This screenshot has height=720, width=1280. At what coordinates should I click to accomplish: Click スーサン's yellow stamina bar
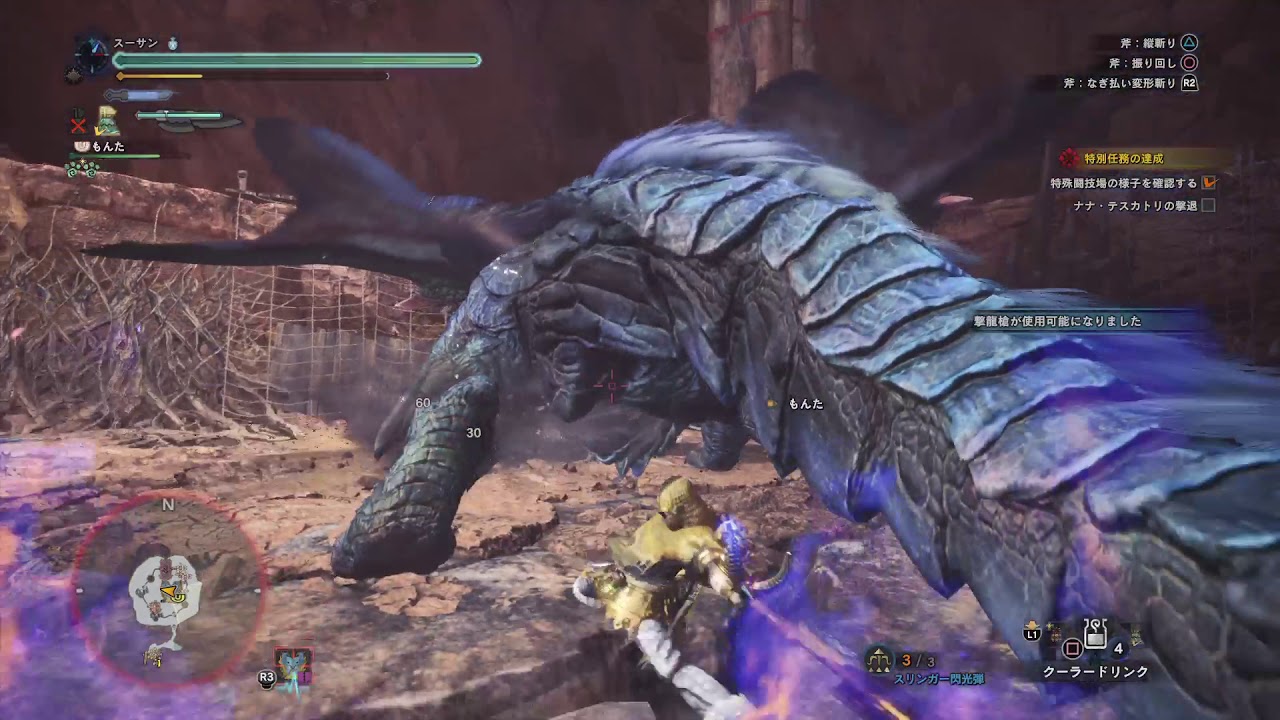(160, 76)
